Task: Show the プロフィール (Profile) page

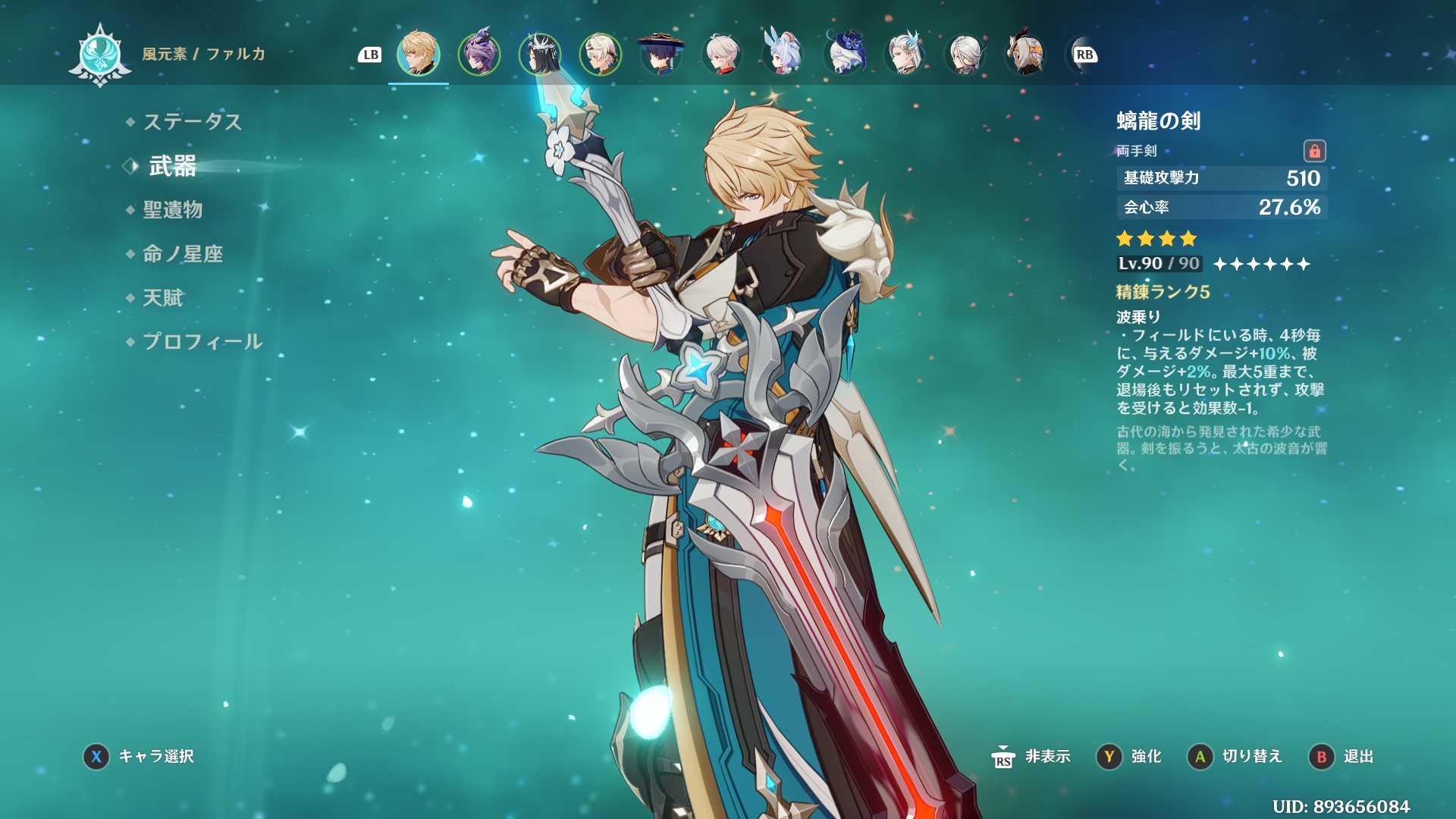Action: [x=202, y=341]
